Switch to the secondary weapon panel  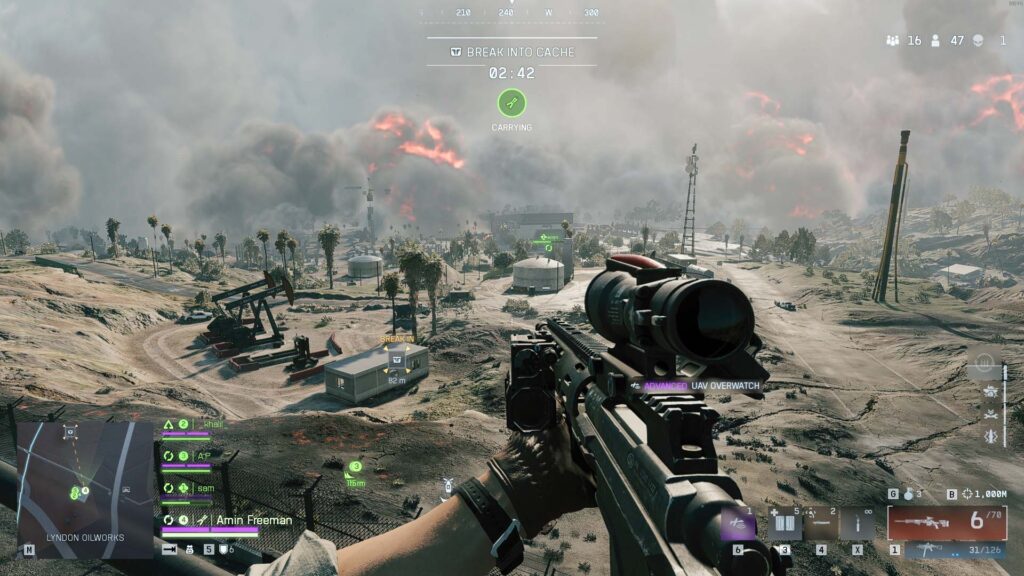[x=946, y=550]
